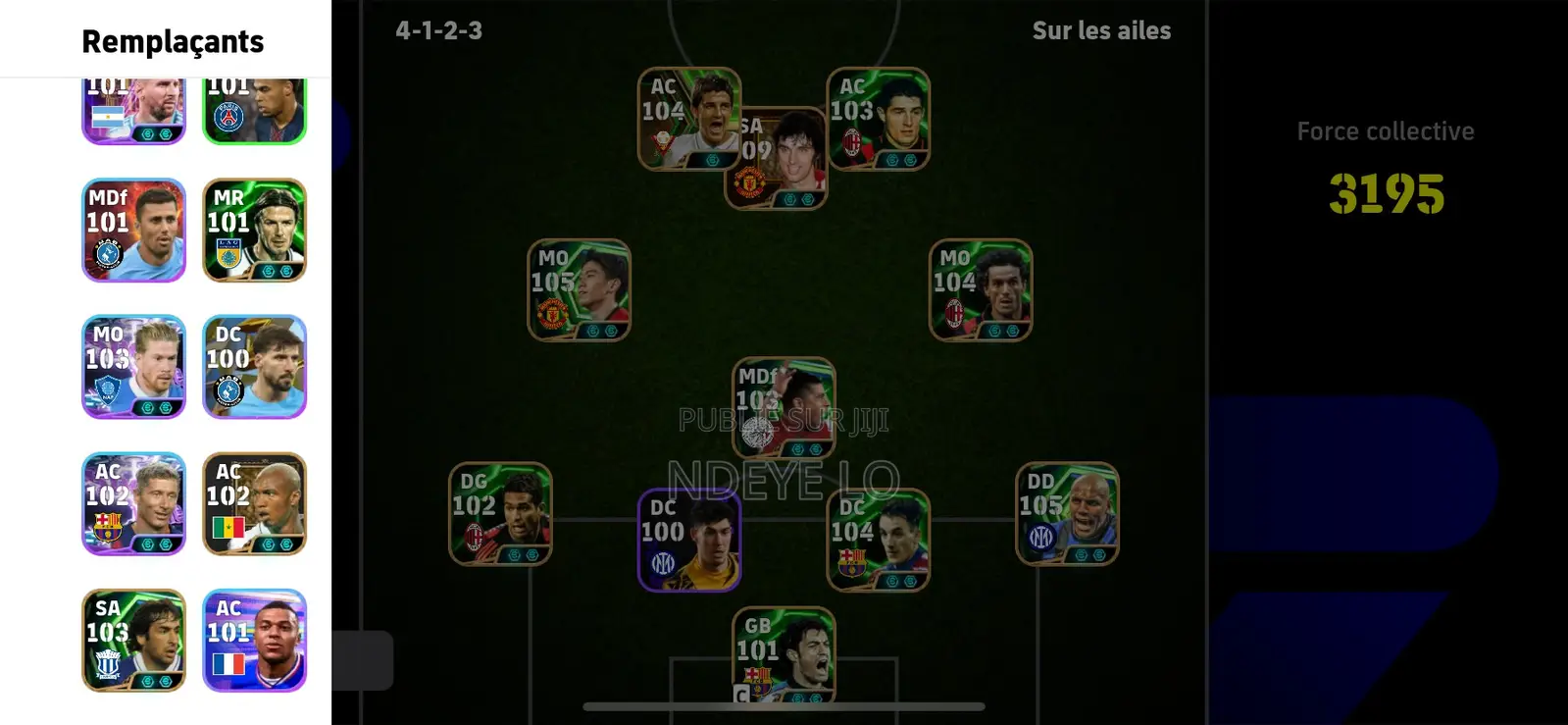Click the horizontal scrollbar below the pitch
The height and width of the screenshot is (725, 1568).
point(782,705)
